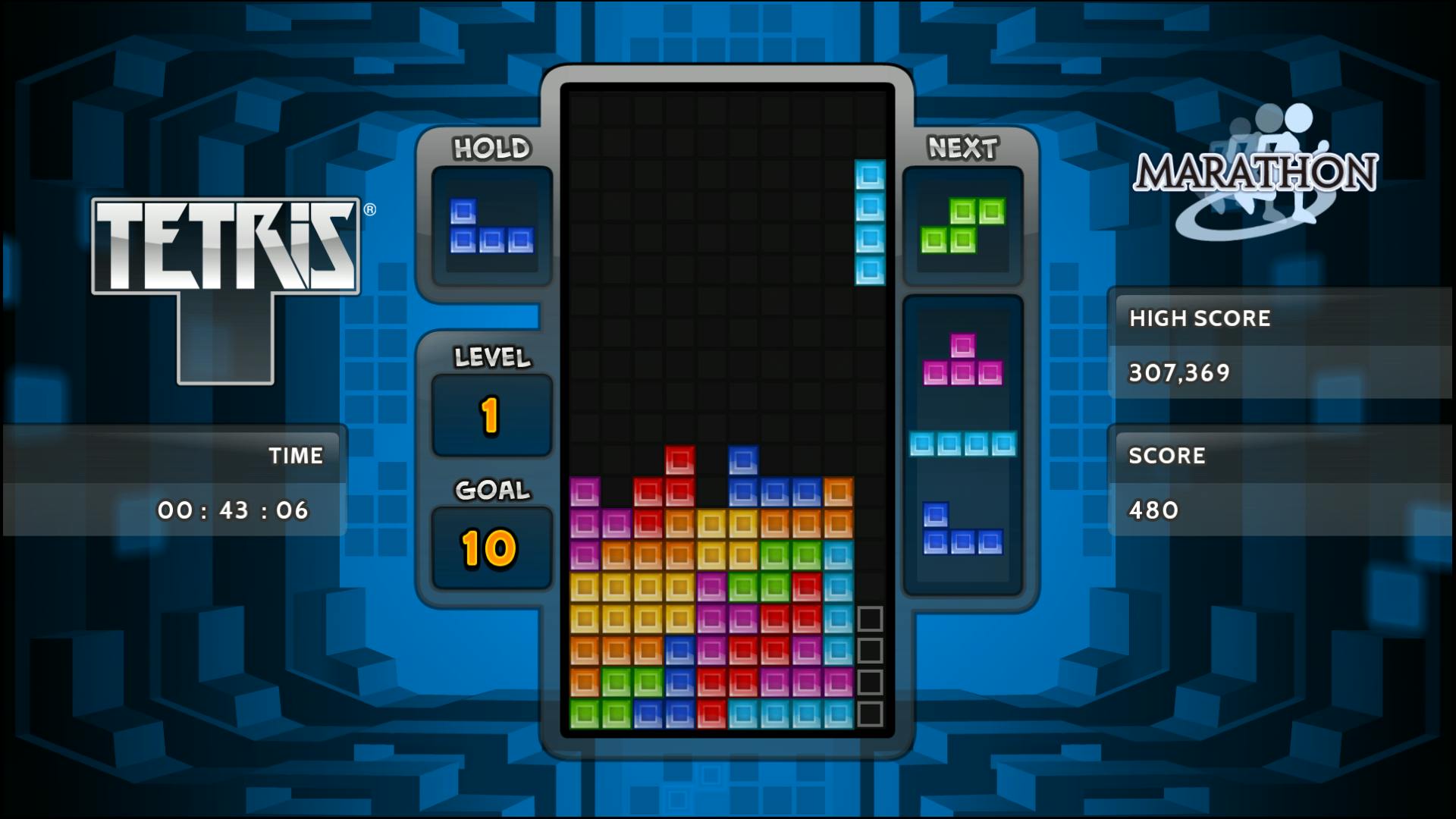Click the TETRIS logo
This screenshot has width=1456, height=819.
pos(225,246)
